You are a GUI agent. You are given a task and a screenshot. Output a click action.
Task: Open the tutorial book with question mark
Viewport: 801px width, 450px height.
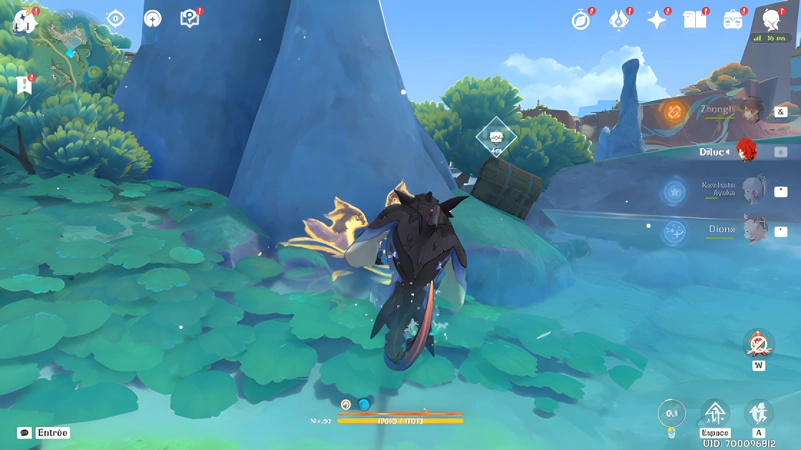coord(189,19)
